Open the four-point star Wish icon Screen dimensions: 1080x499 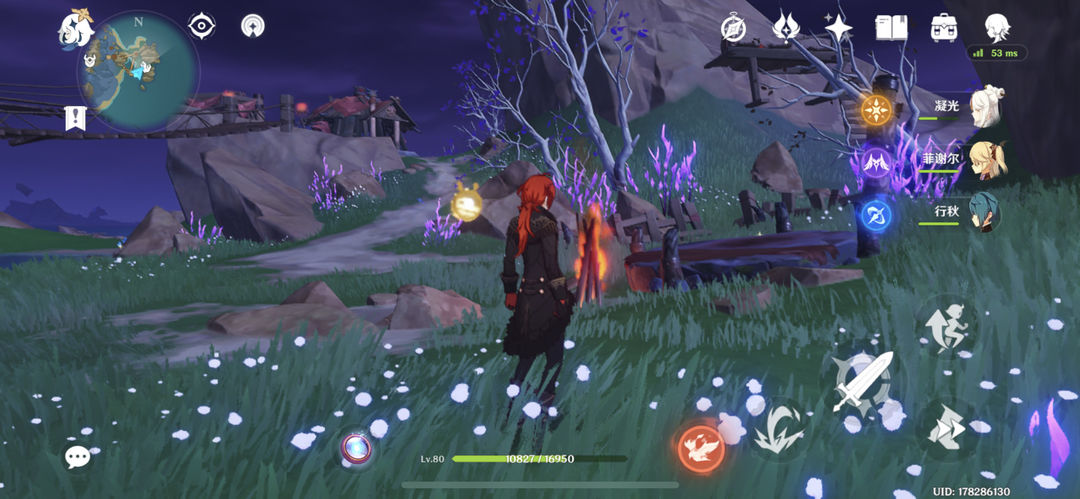pyautogui.click(x=838, y=27)
